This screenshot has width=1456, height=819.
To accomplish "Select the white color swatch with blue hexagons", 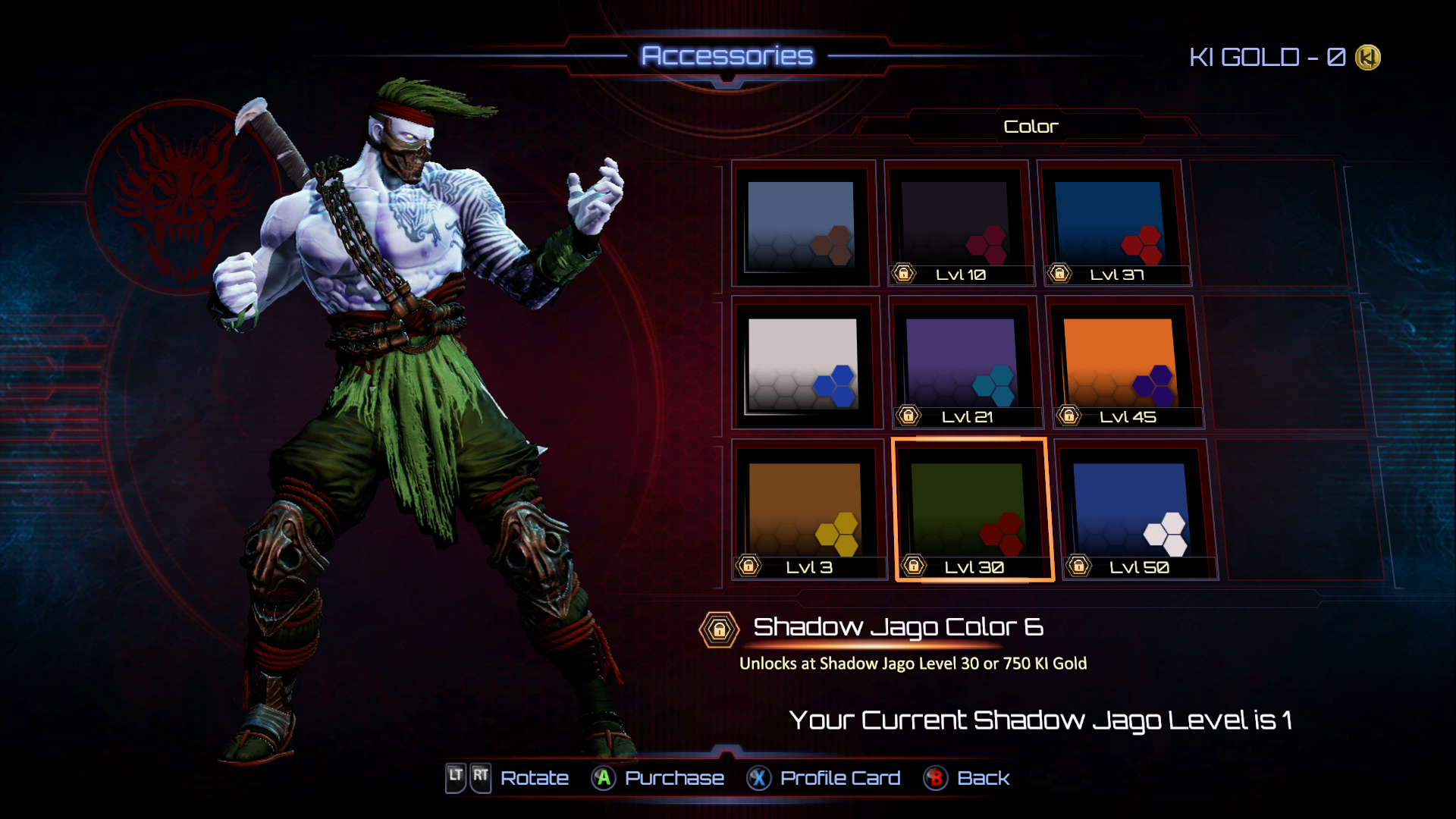I will tap(803, 364).
